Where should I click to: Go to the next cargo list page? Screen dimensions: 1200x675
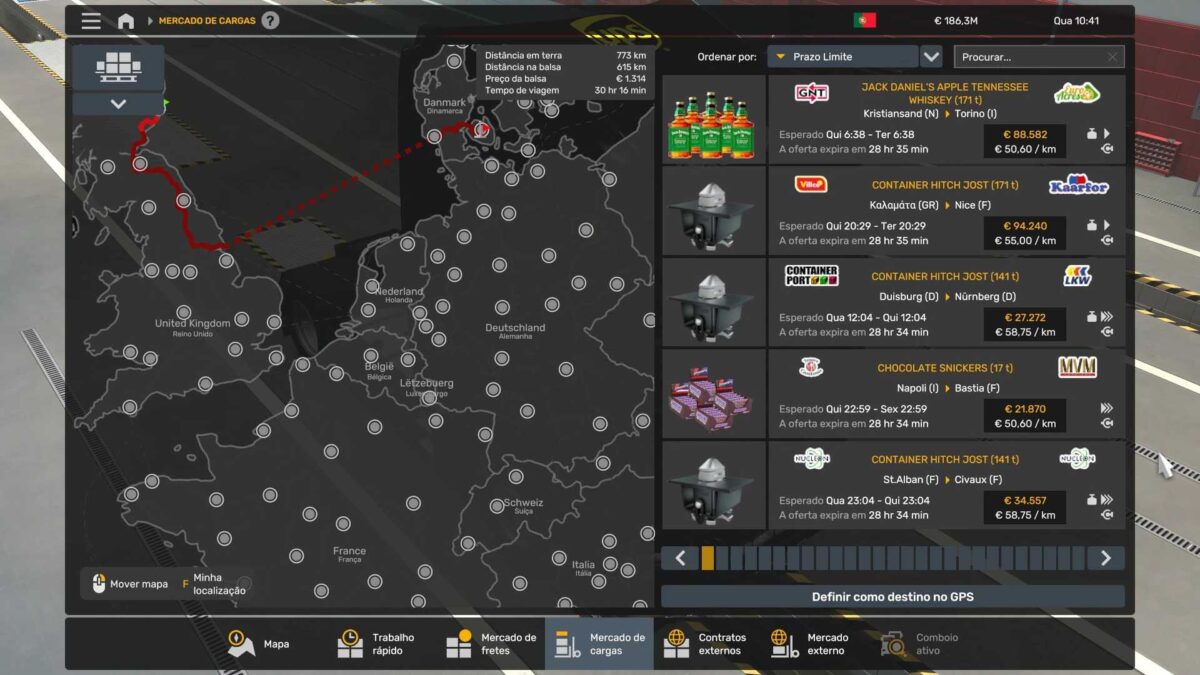click(x=1105, y=558)
